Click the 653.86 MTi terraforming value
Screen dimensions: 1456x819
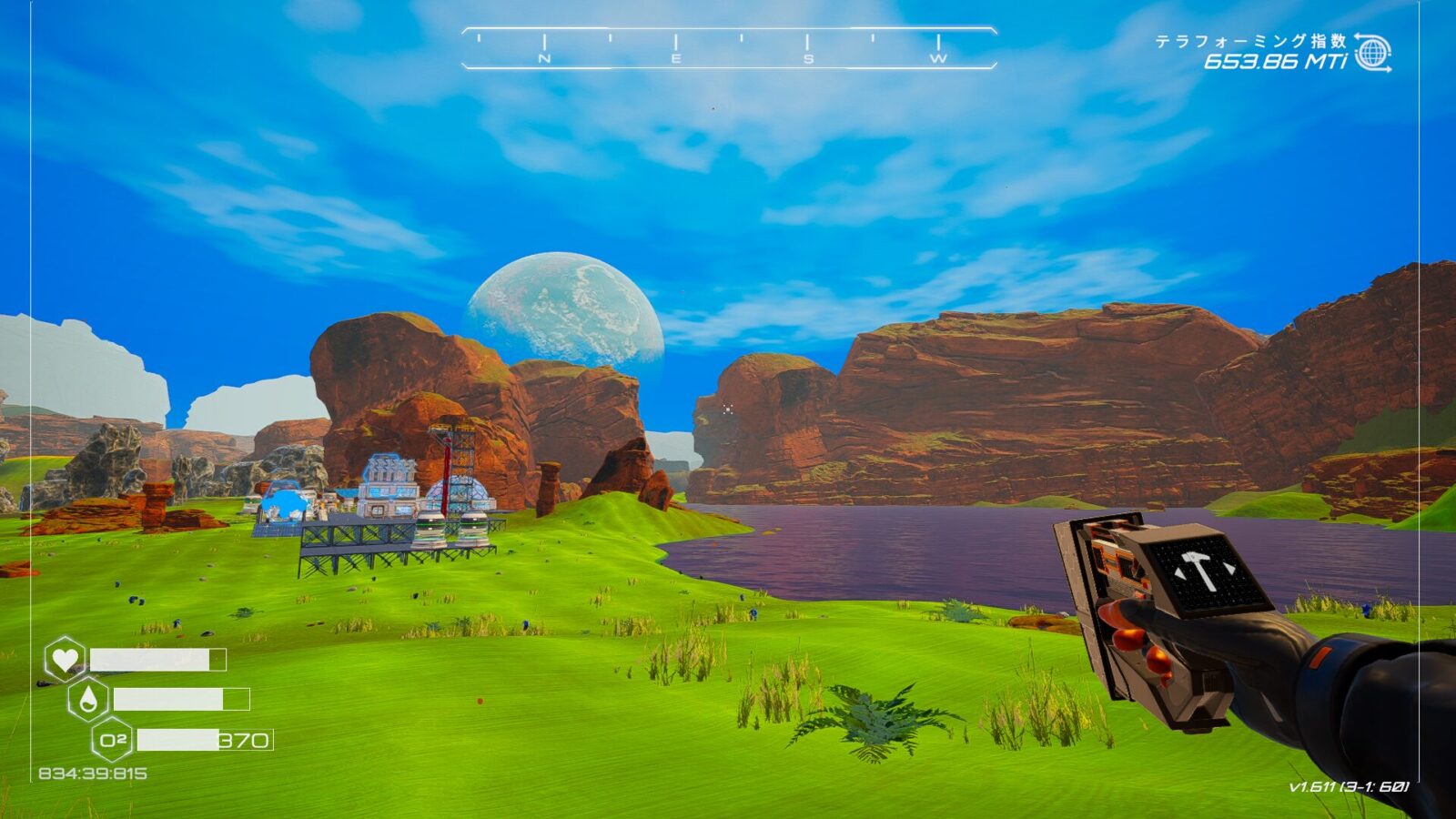(1274, 62)
